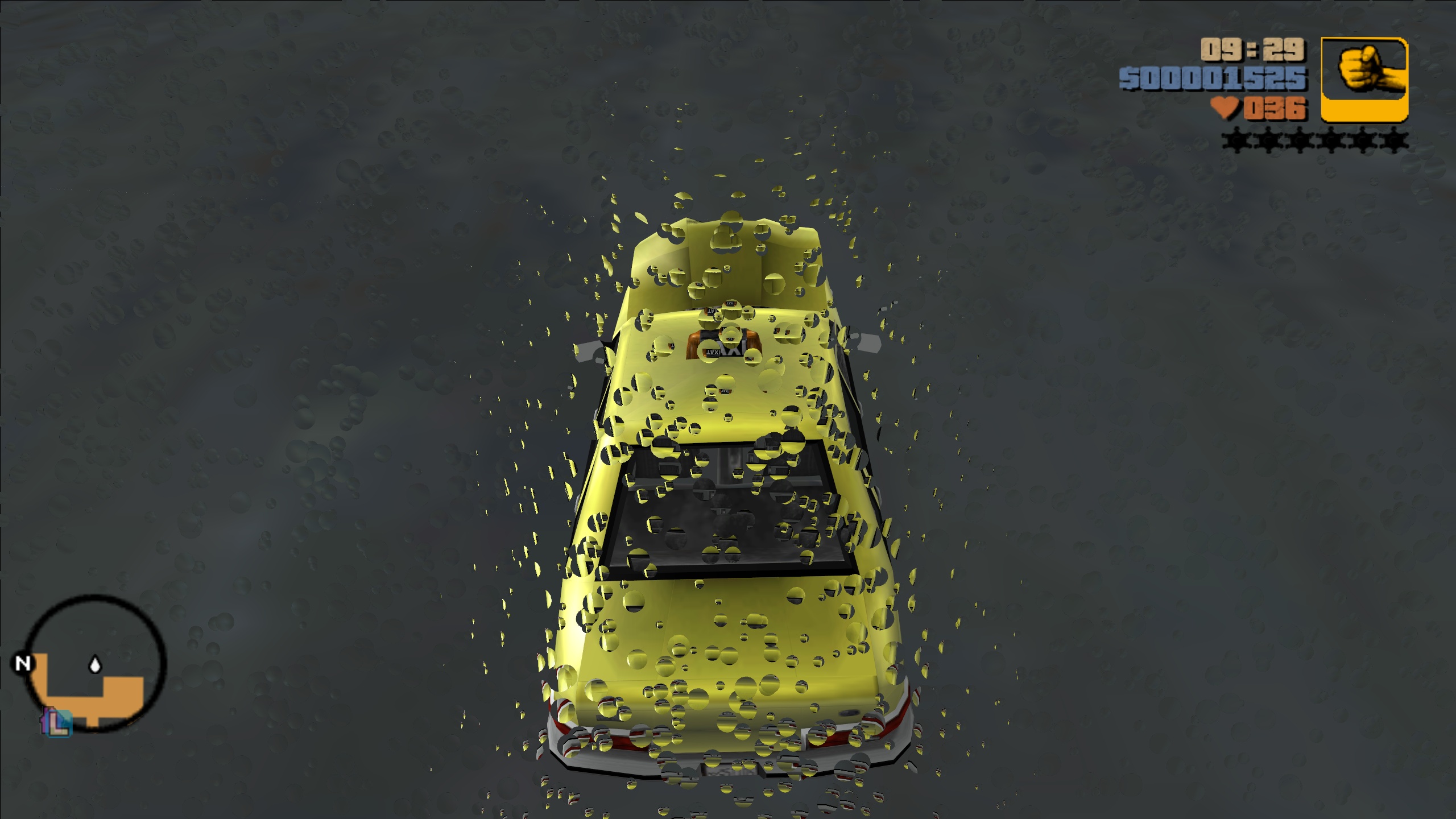The image size is (1456, 819).
Task: Select the fist weapon icon
Action: (x=1364, y=80)
